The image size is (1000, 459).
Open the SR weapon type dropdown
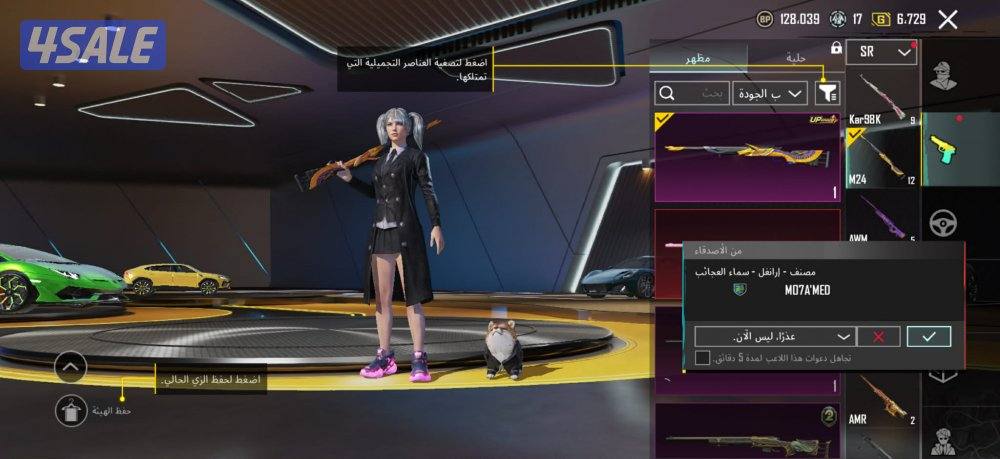point(881,52)
